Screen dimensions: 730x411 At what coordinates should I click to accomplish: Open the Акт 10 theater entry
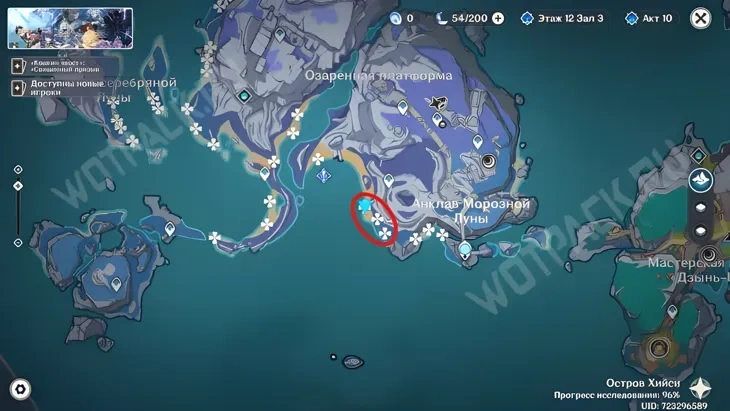click(650, 18)
